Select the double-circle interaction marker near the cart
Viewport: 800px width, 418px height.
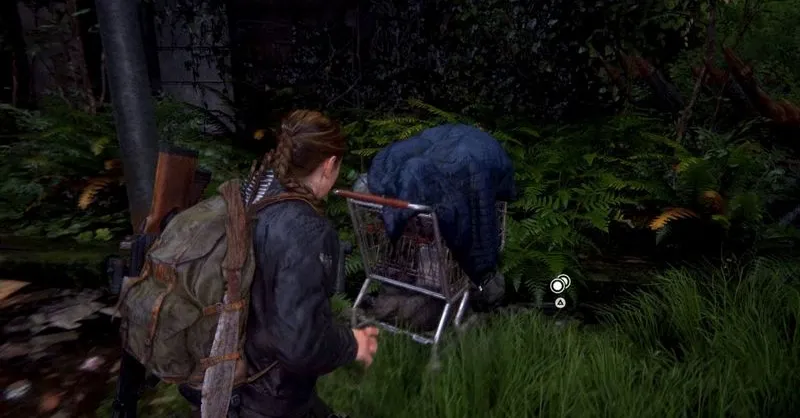(x=559, y=284)
